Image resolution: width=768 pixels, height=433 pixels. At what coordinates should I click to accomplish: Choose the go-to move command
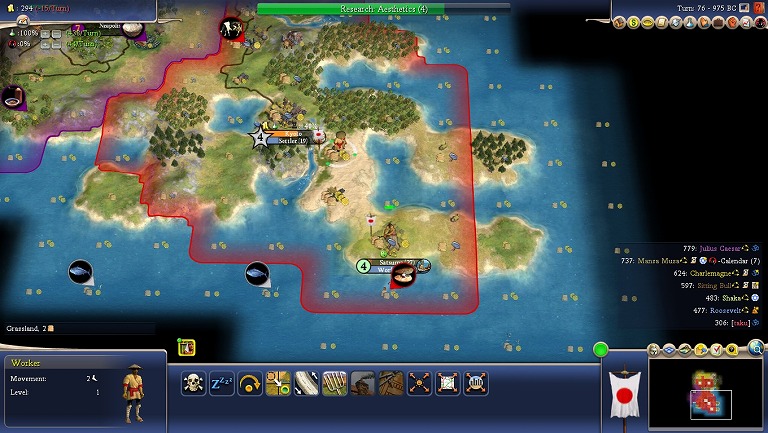pos(278,382)
